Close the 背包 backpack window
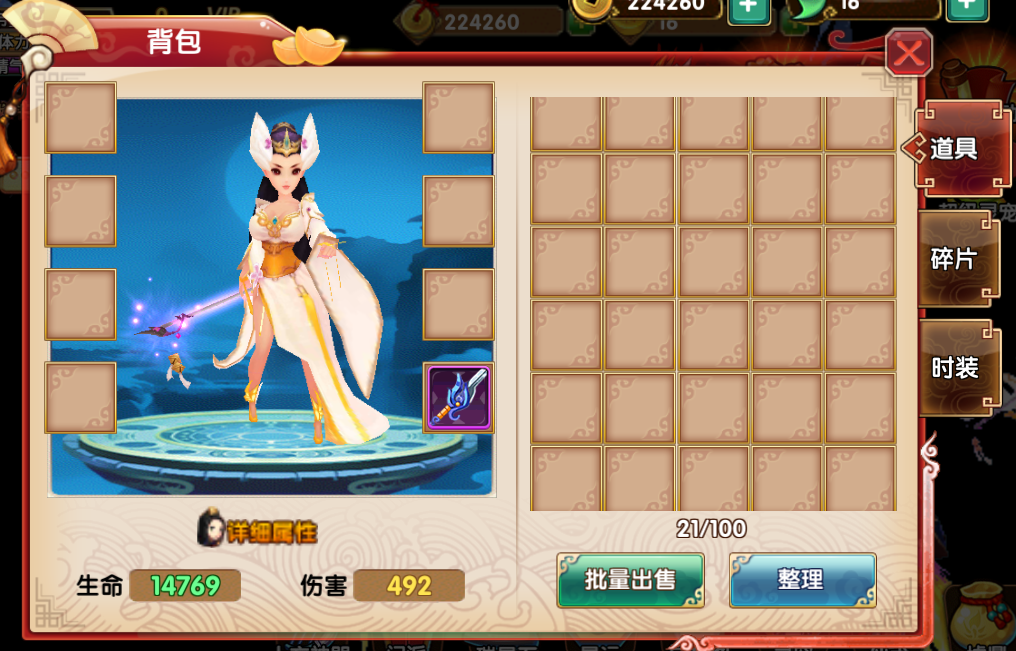The image size is (1016, 651). coord(908,53)
